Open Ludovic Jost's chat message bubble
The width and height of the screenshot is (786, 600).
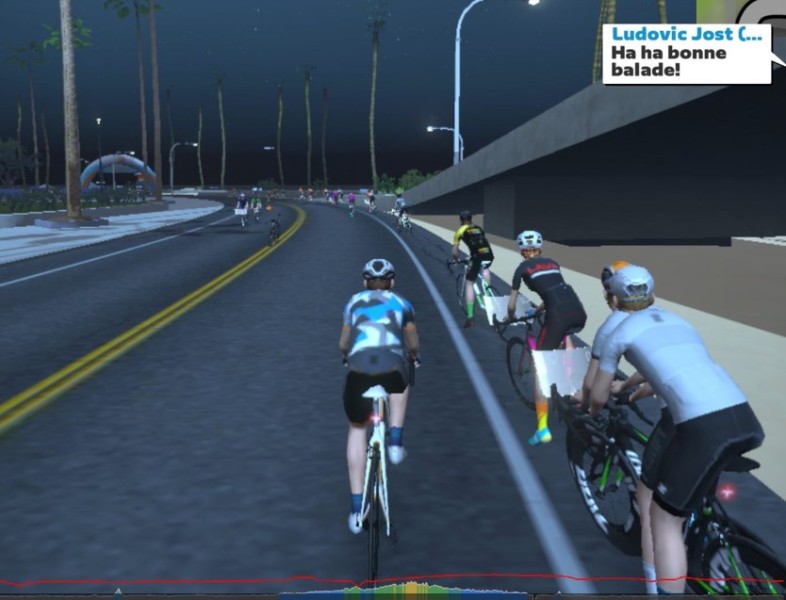tap(686, 53)
